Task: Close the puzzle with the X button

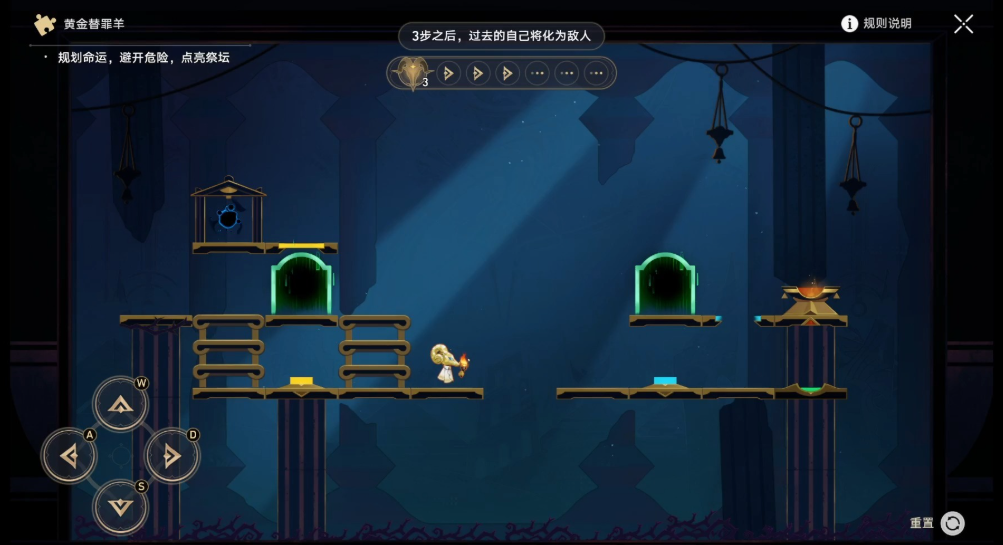Action: coord(963,24)
